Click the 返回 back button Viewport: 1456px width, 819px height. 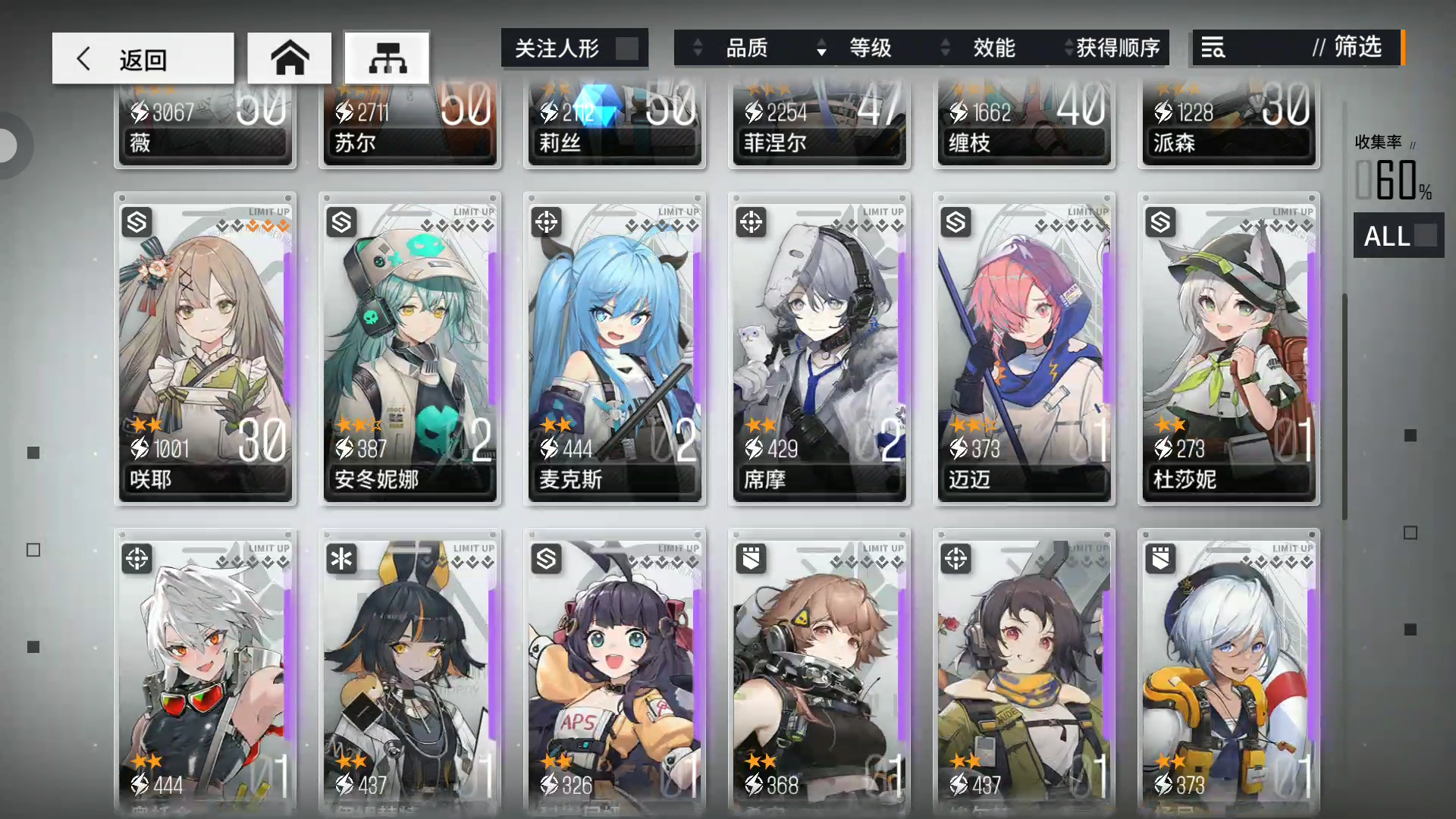[x=143, y=58]
